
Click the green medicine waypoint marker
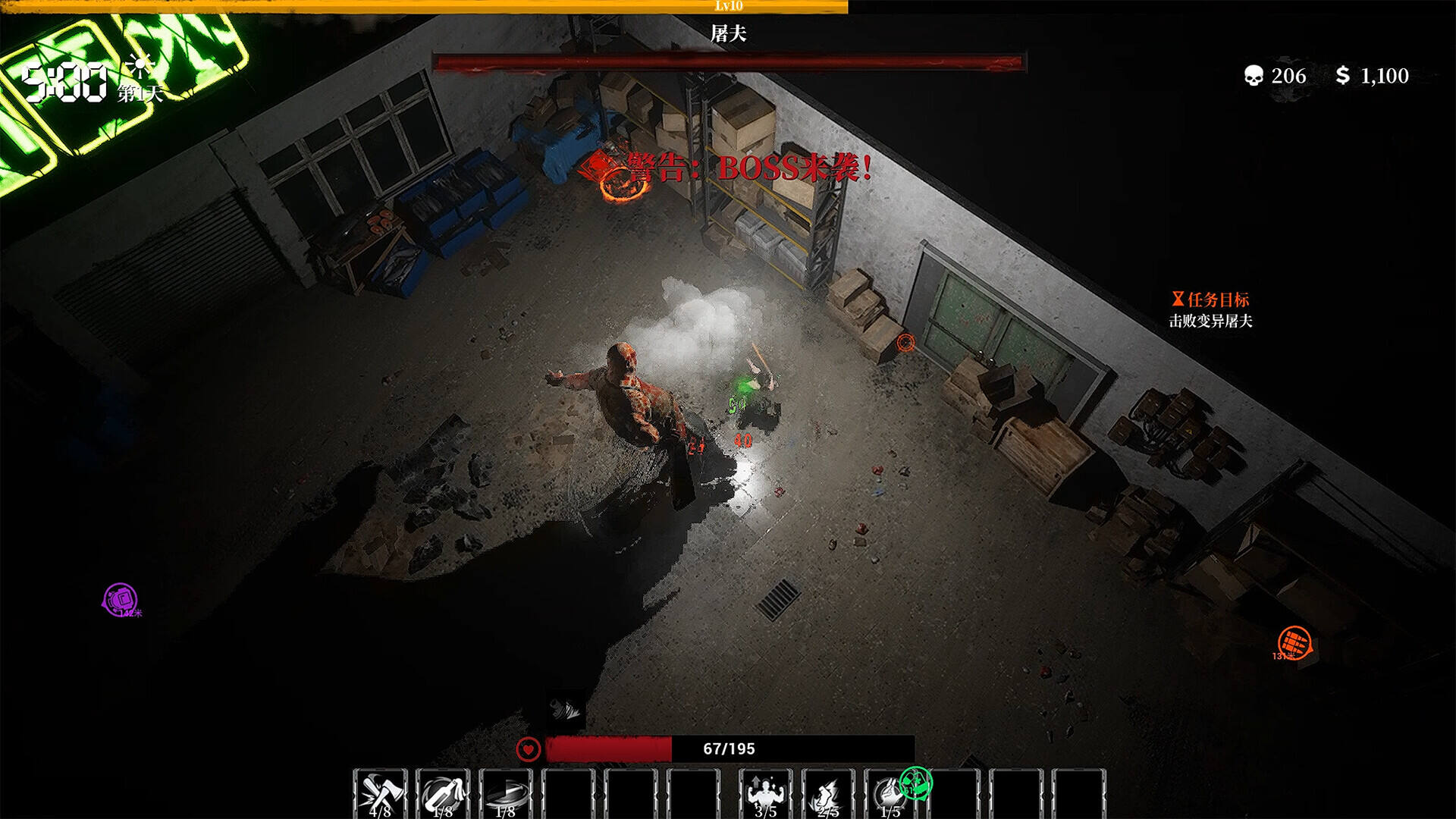click(915, 781)
